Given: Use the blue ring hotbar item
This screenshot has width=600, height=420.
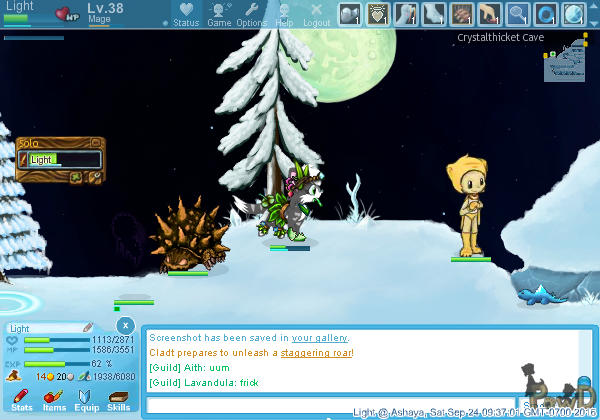Looking at the screenshot, I should (546, 14).
